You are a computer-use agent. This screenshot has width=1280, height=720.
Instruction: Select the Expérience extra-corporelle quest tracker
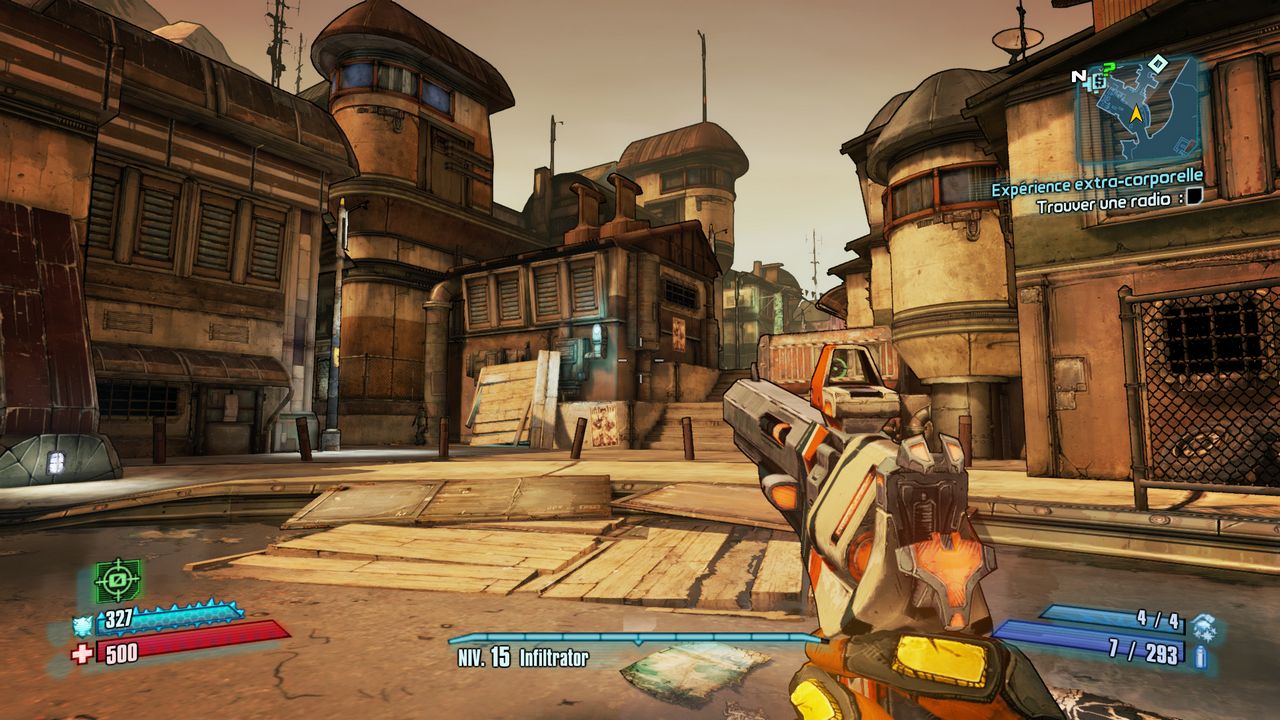click(x=1097, y=187)
